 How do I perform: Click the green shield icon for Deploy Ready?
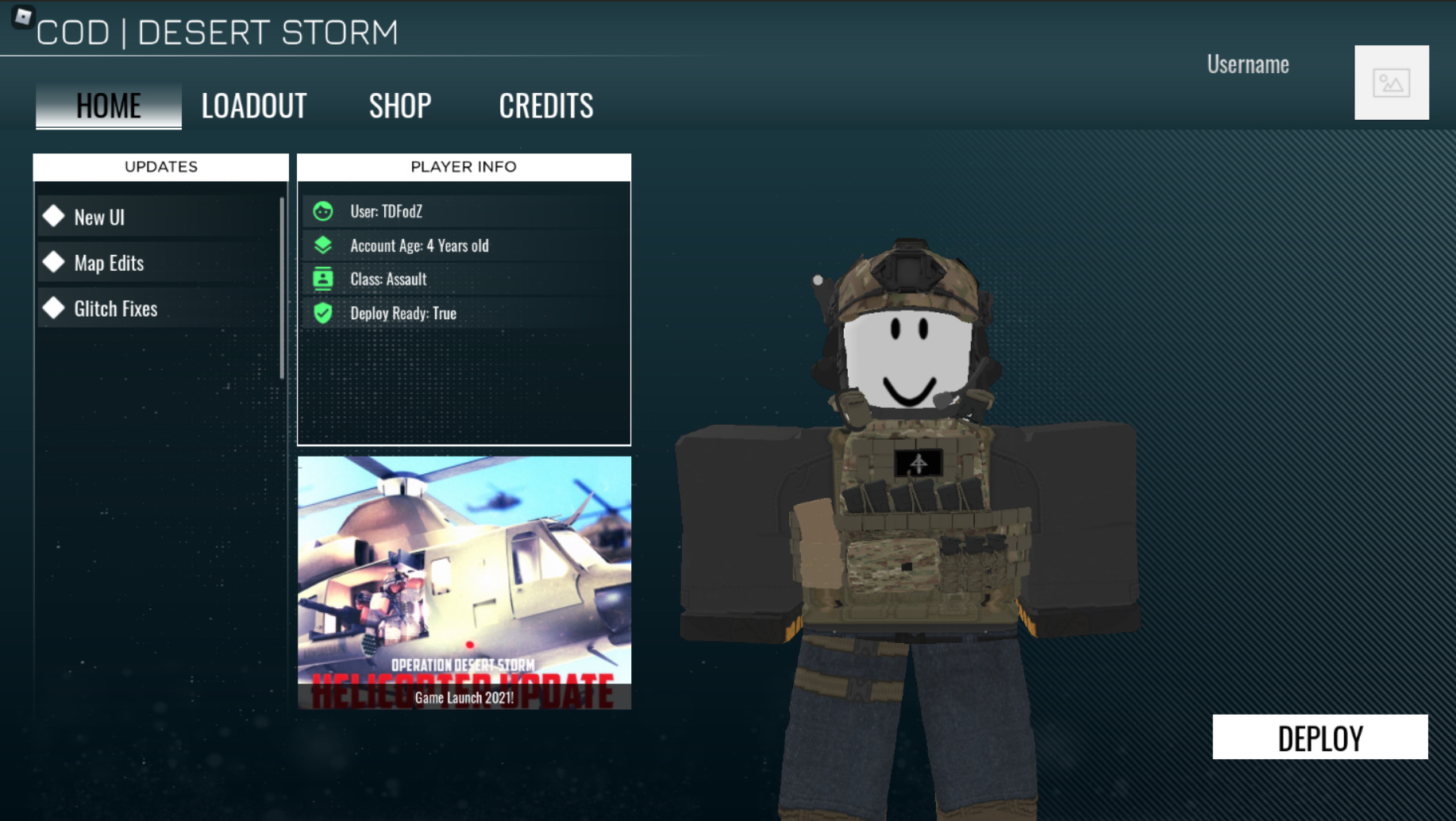click(x=322, y=313)
